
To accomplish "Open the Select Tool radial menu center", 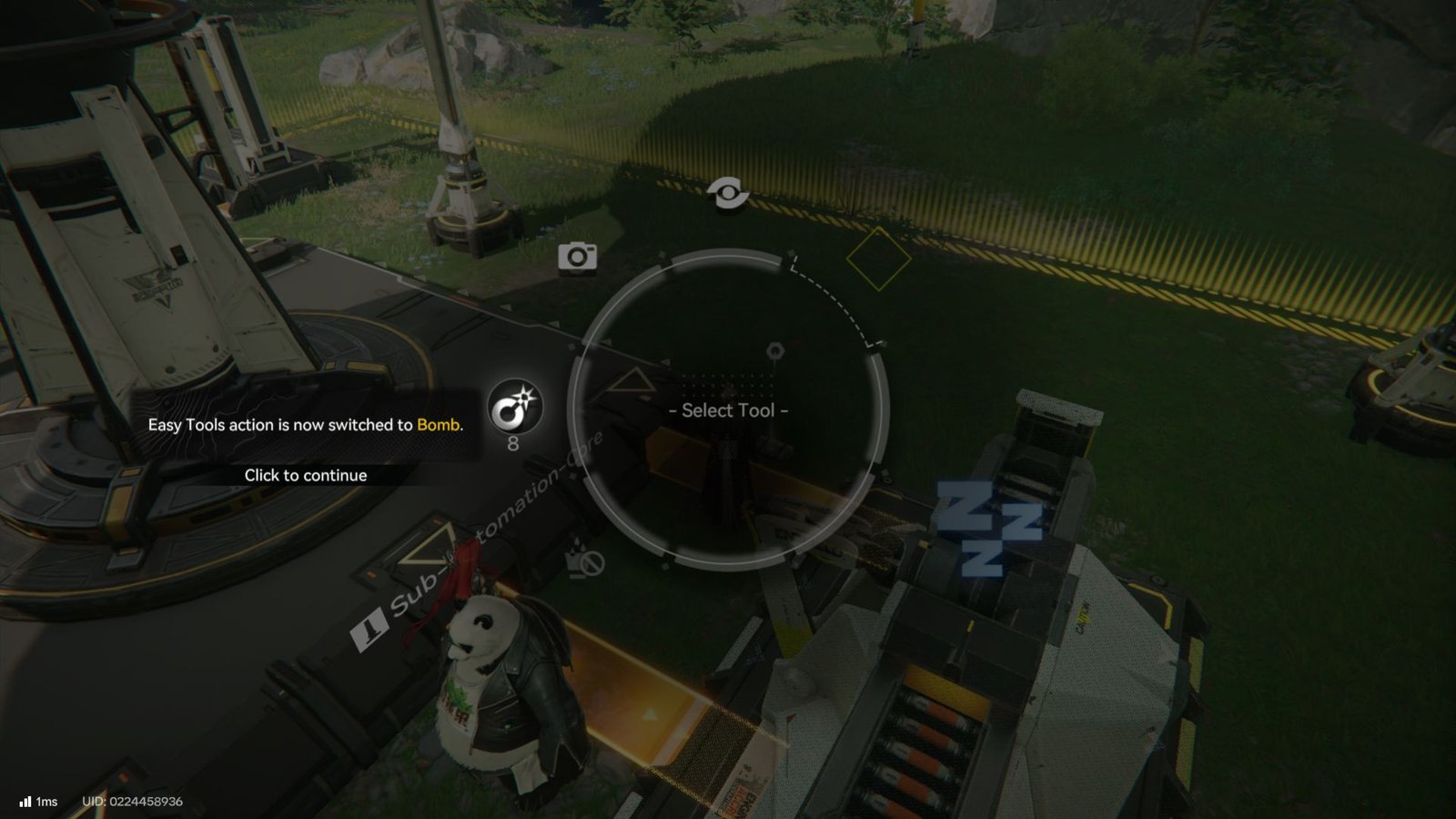I will tap(728, 411).
